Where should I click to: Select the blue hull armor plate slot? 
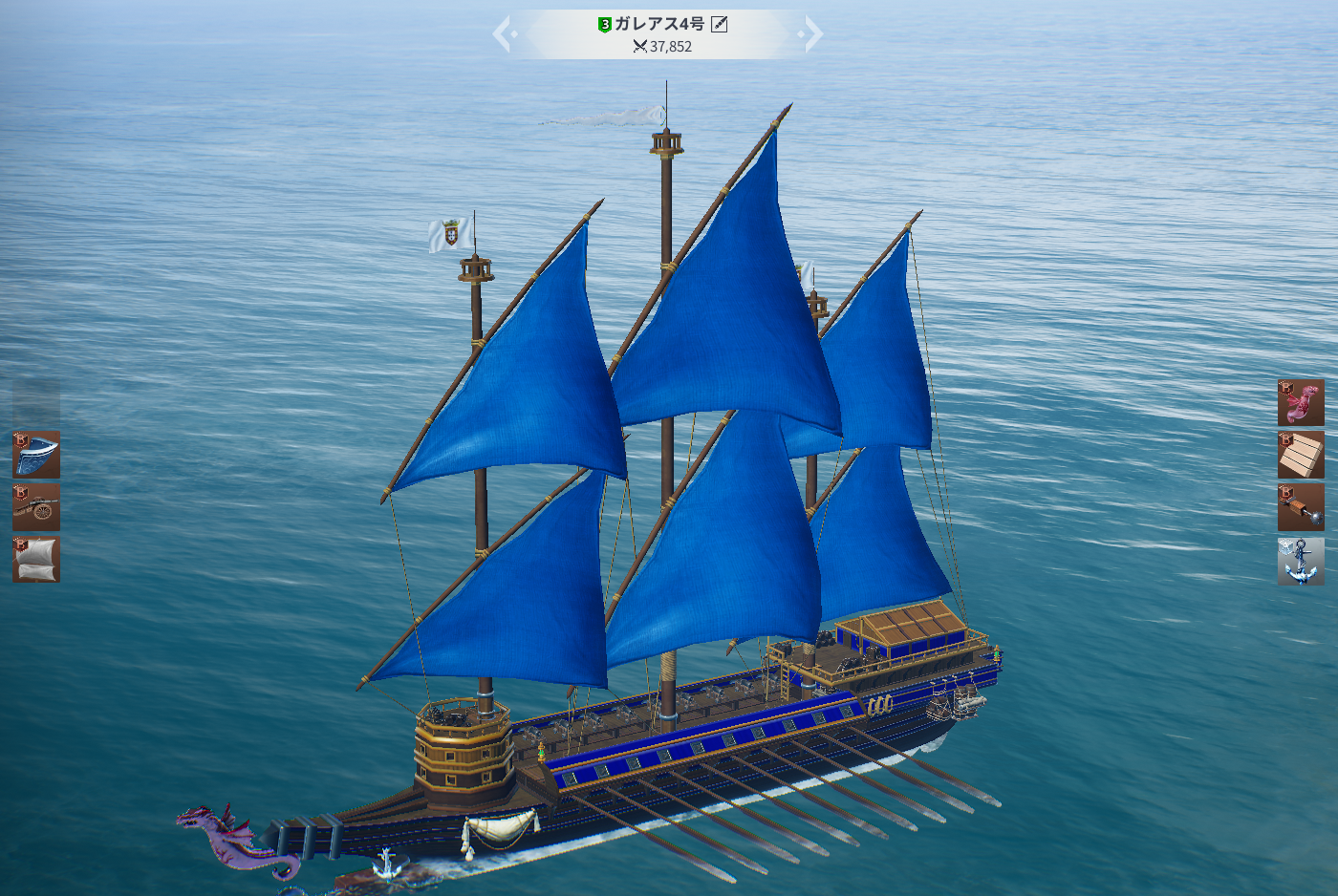pyautogui.click(x=36, y=455)
